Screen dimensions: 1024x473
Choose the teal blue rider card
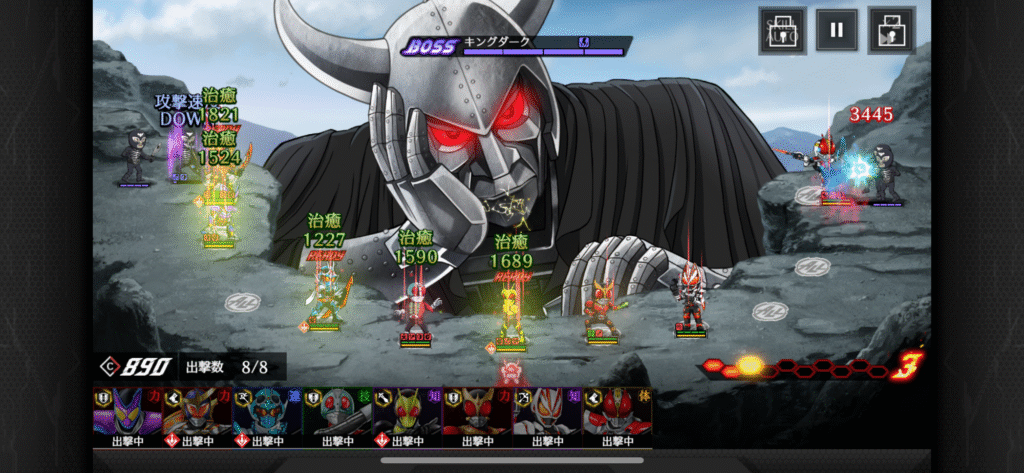pyautogui.click(x=267, y=416)
